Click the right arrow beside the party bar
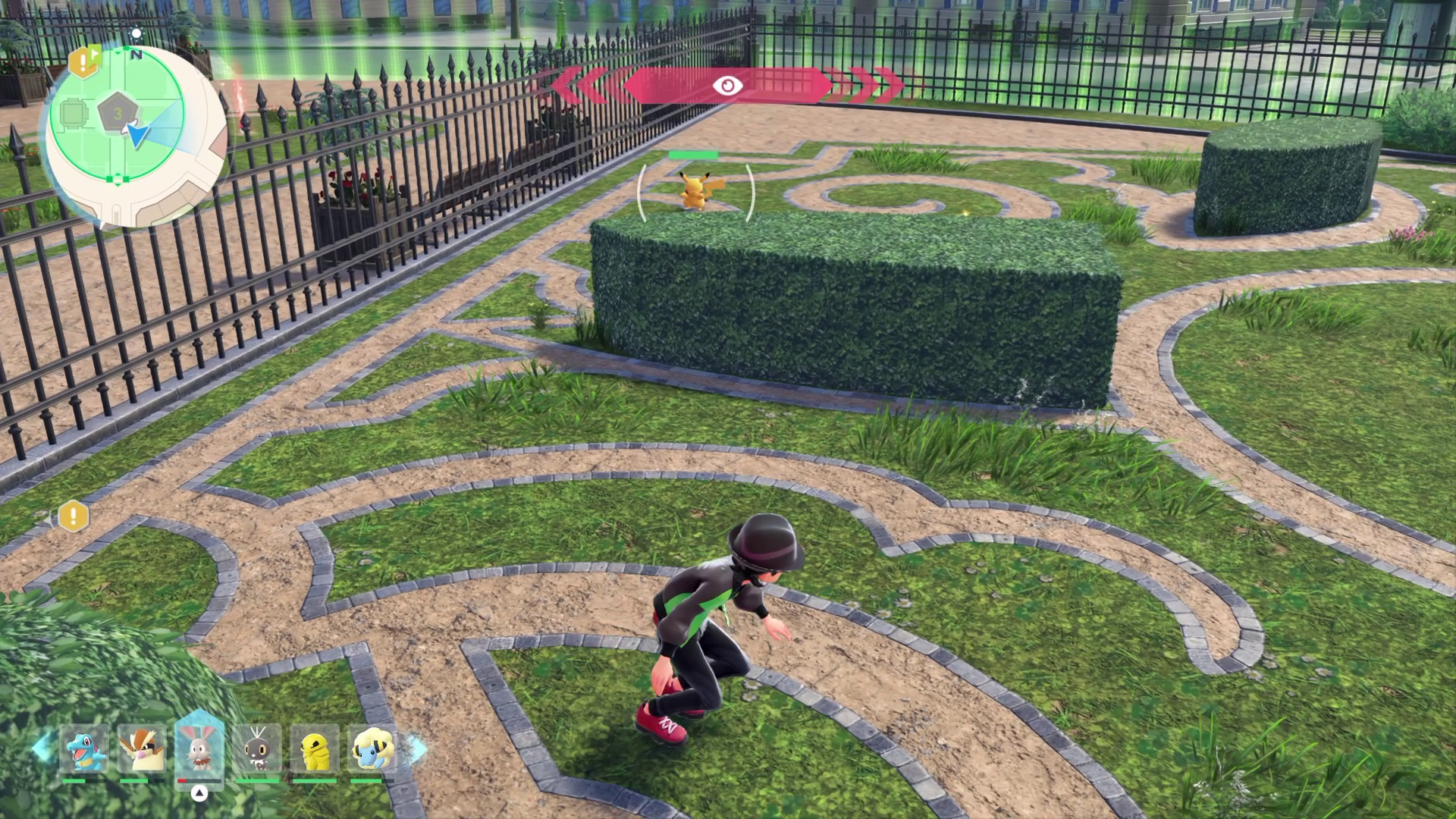The height and width of the screenshot is (819, 1456). [416, 748]
